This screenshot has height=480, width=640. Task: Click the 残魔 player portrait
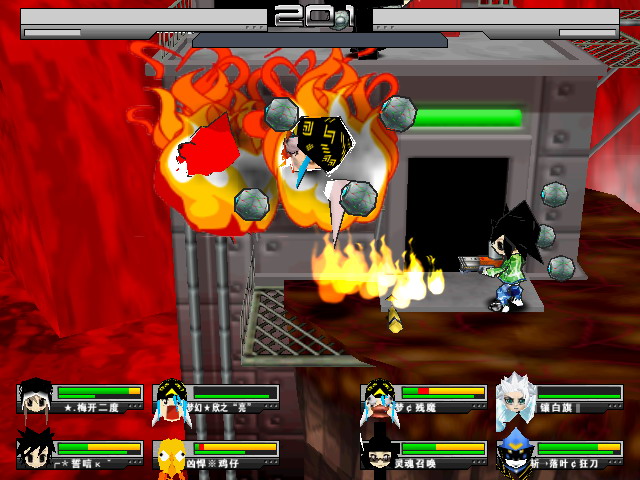pyautogui.click(x=378, y=396)
